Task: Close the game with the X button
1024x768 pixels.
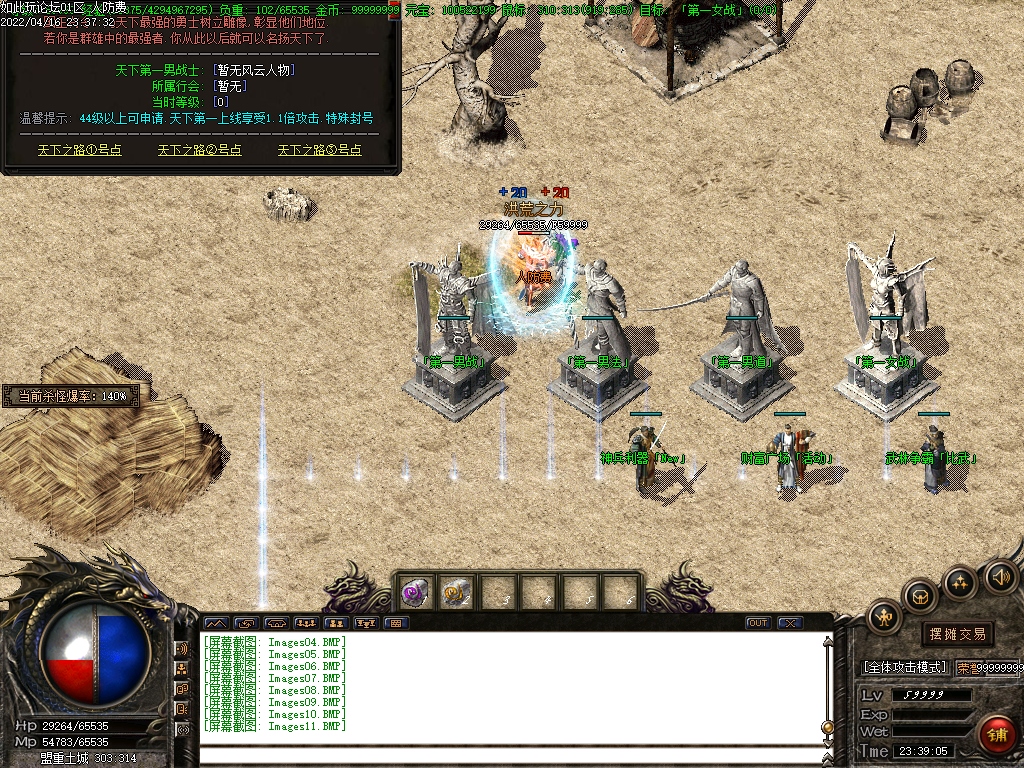Action: [790, 623]
